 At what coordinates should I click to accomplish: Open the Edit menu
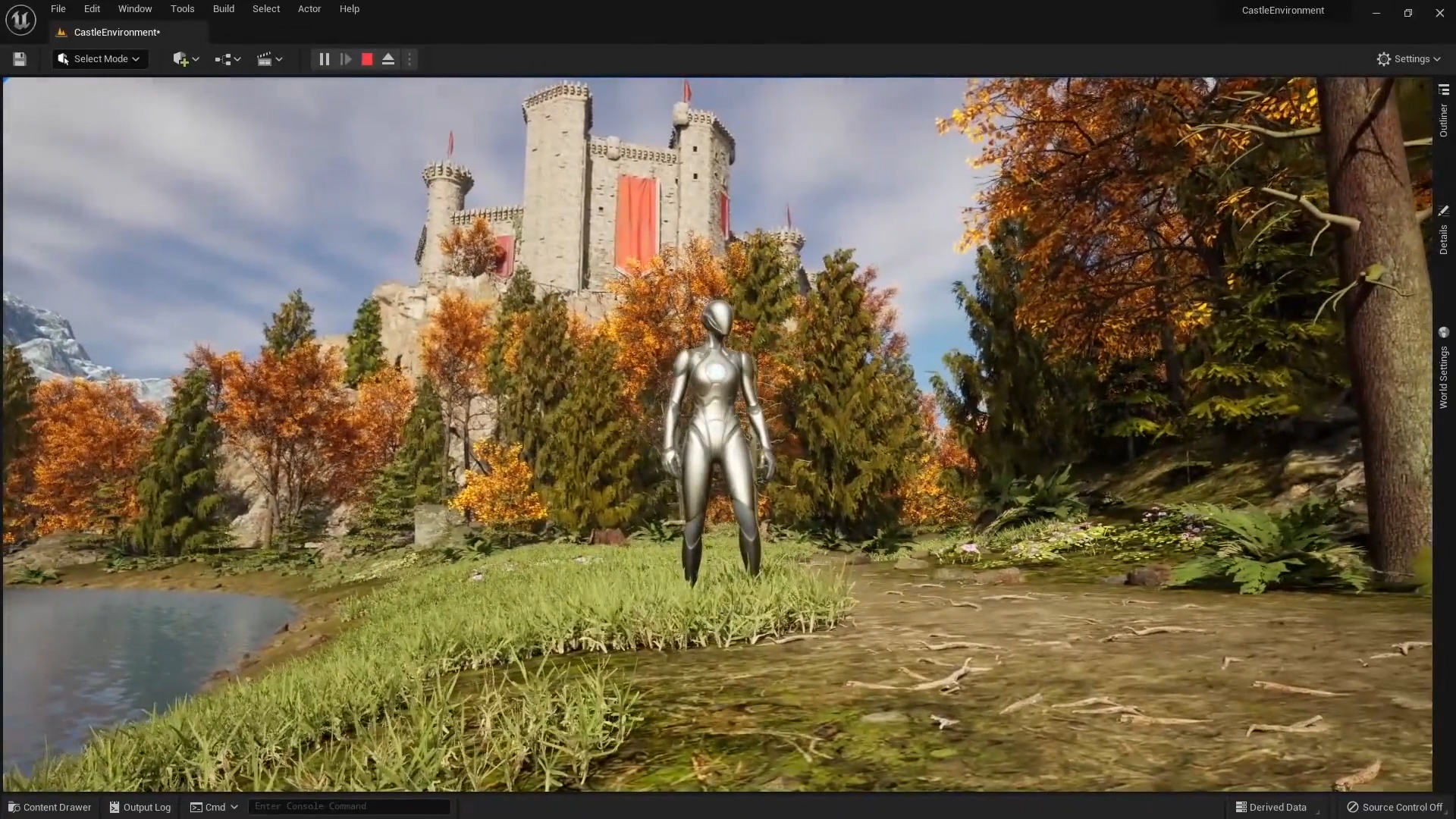(92, 9)
